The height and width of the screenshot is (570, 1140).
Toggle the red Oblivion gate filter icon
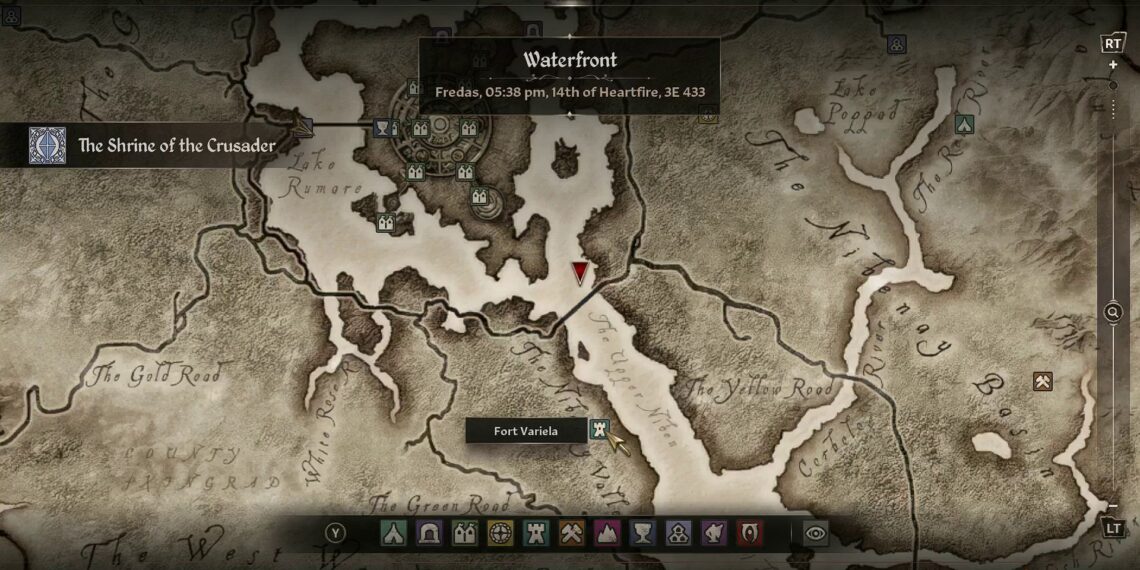748,533
